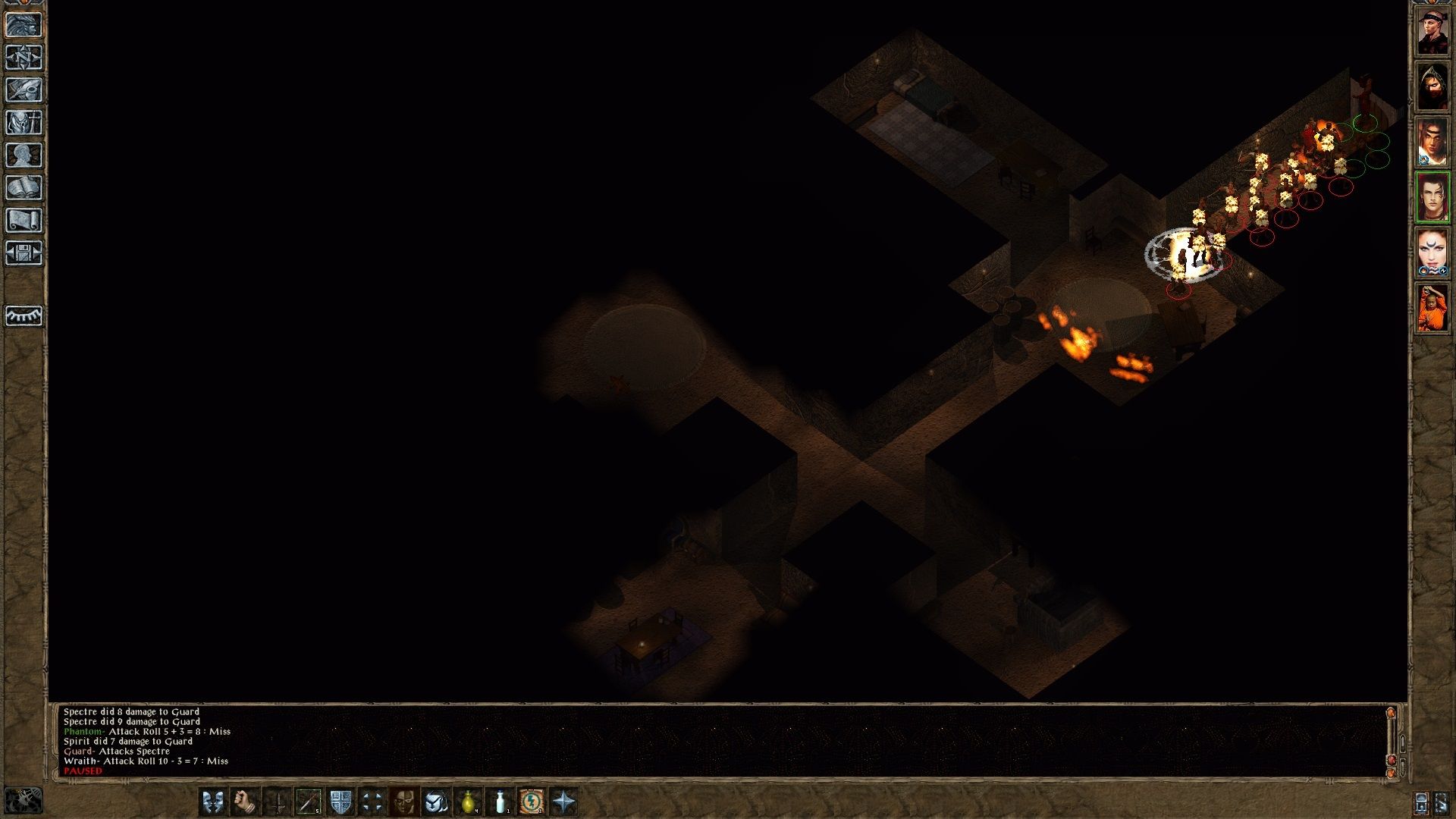Start dialogue using the masks icon
1456x819 pixels.
[212, 800]
